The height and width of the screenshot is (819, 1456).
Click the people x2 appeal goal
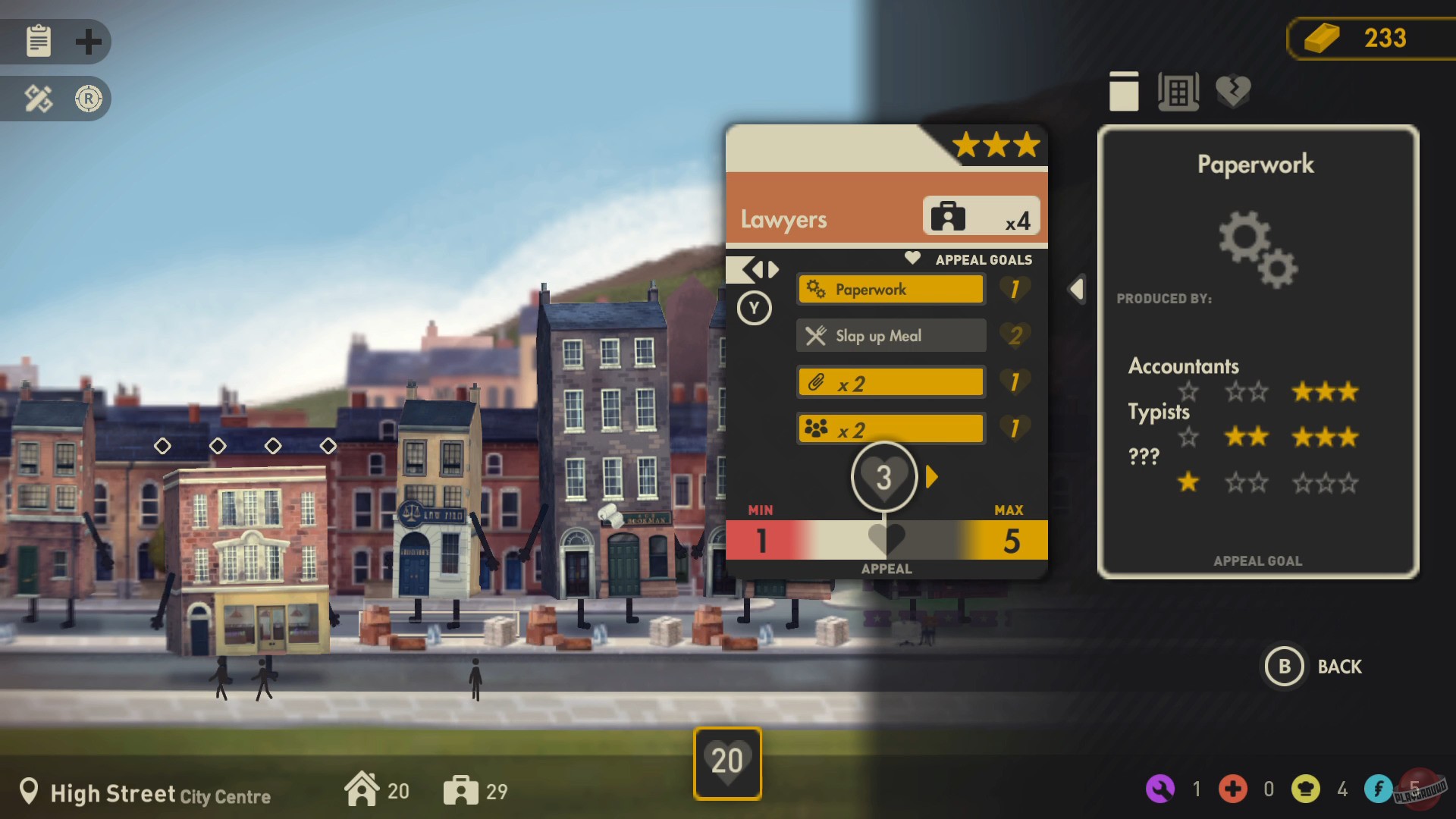pos(890,428)
